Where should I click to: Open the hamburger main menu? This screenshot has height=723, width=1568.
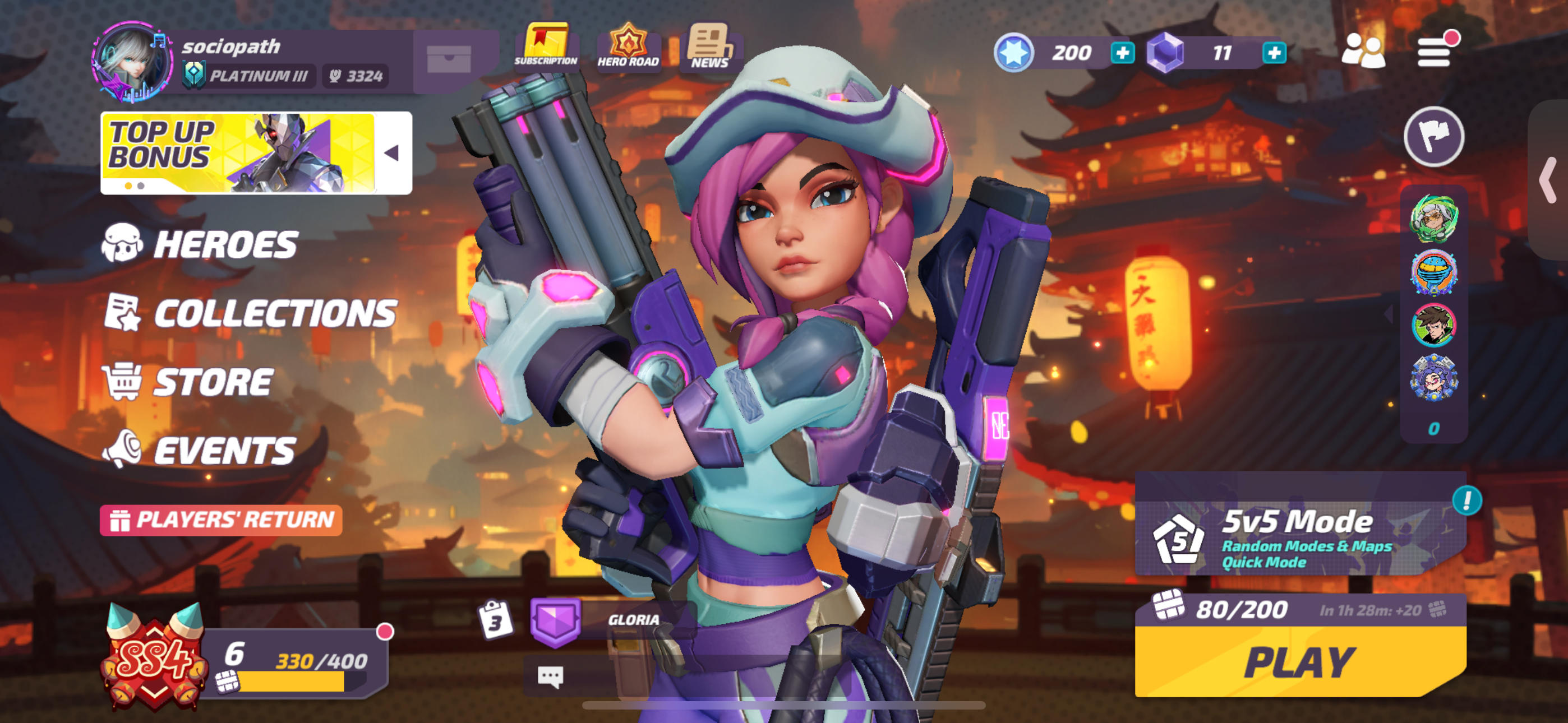[x=1433, y=52]
